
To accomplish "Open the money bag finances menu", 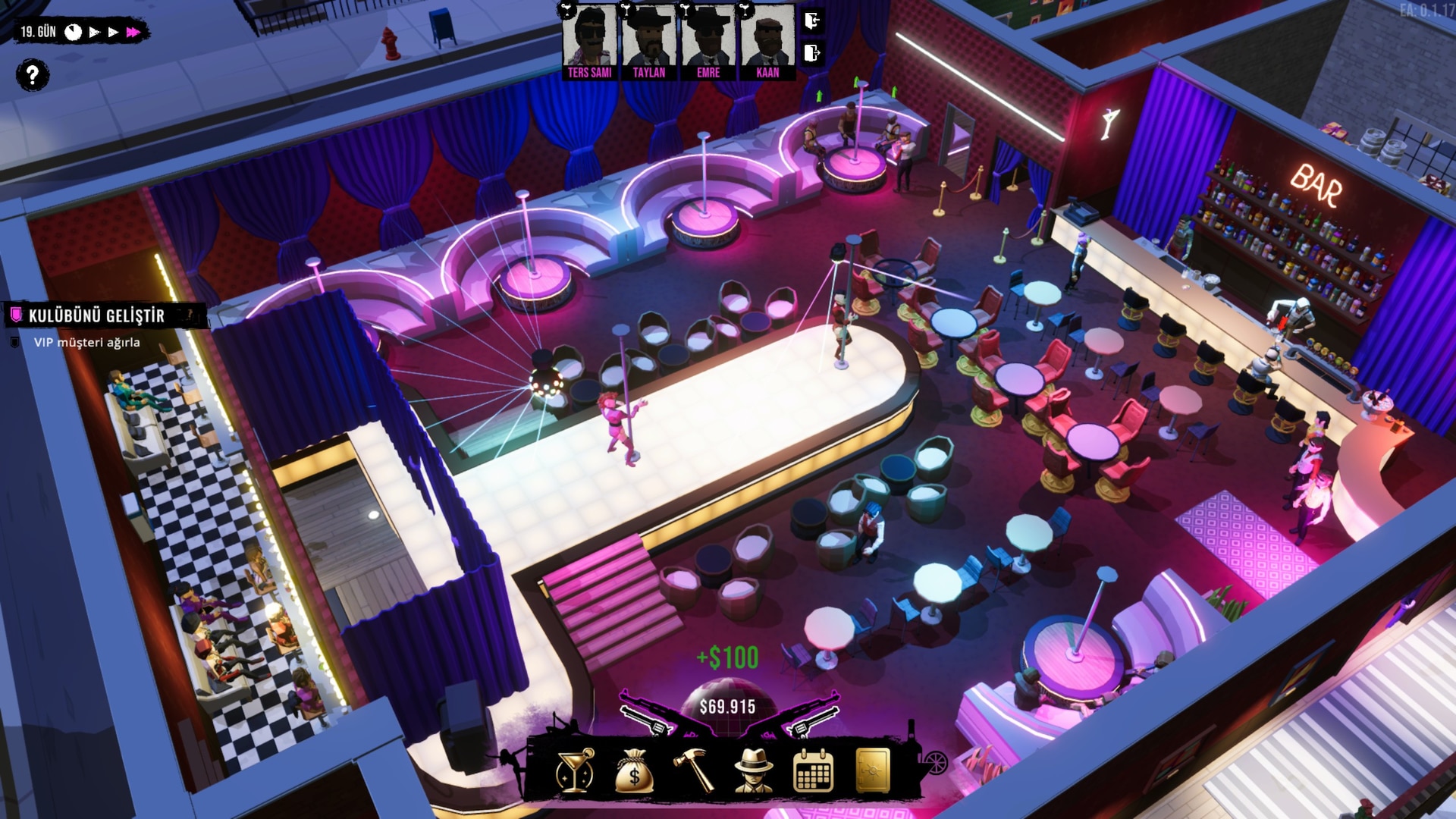I will pyautogui.click(x=634, y=772).
